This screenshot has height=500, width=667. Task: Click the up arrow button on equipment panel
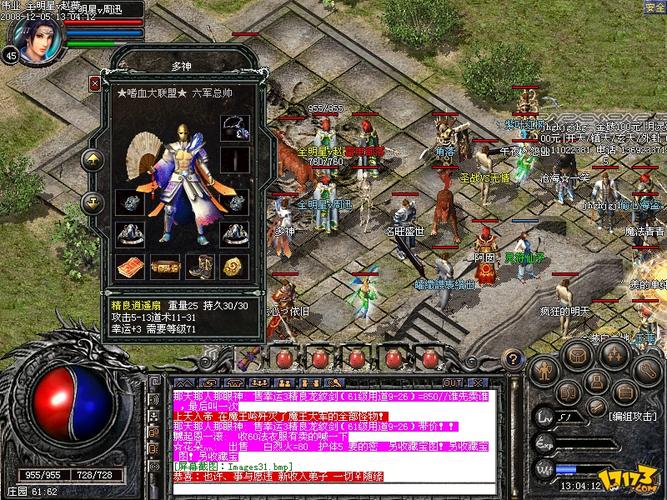pyautogui.click(x=93, y=160)
